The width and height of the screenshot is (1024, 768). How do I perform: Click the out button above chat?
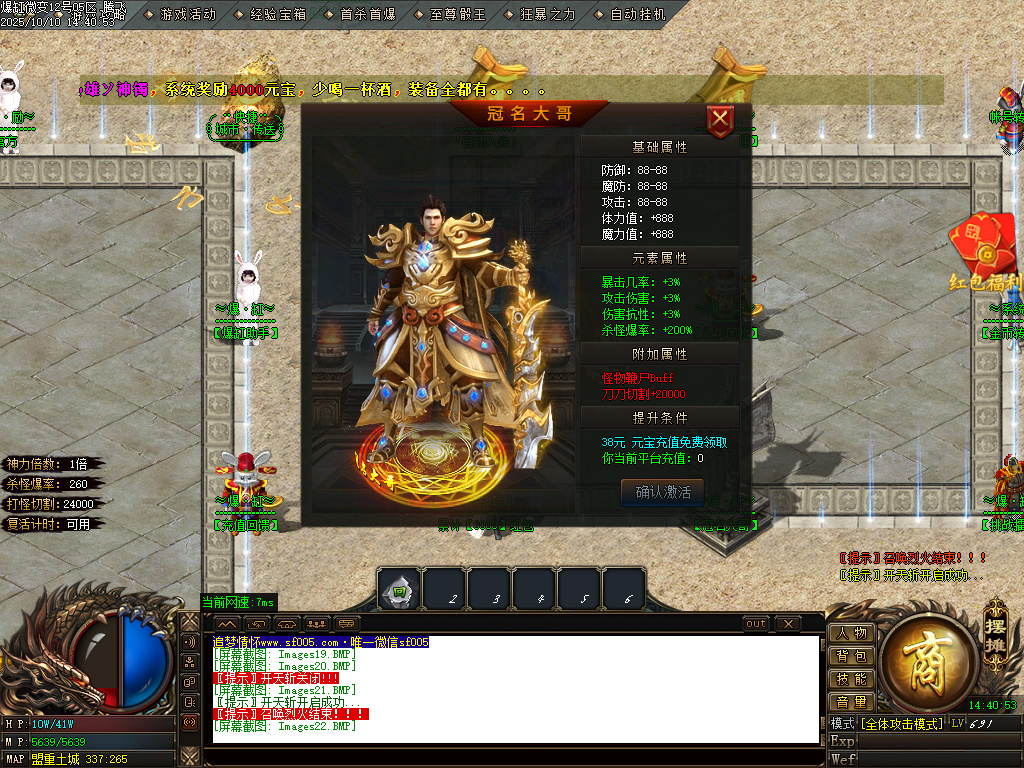(x=756, y=624)
